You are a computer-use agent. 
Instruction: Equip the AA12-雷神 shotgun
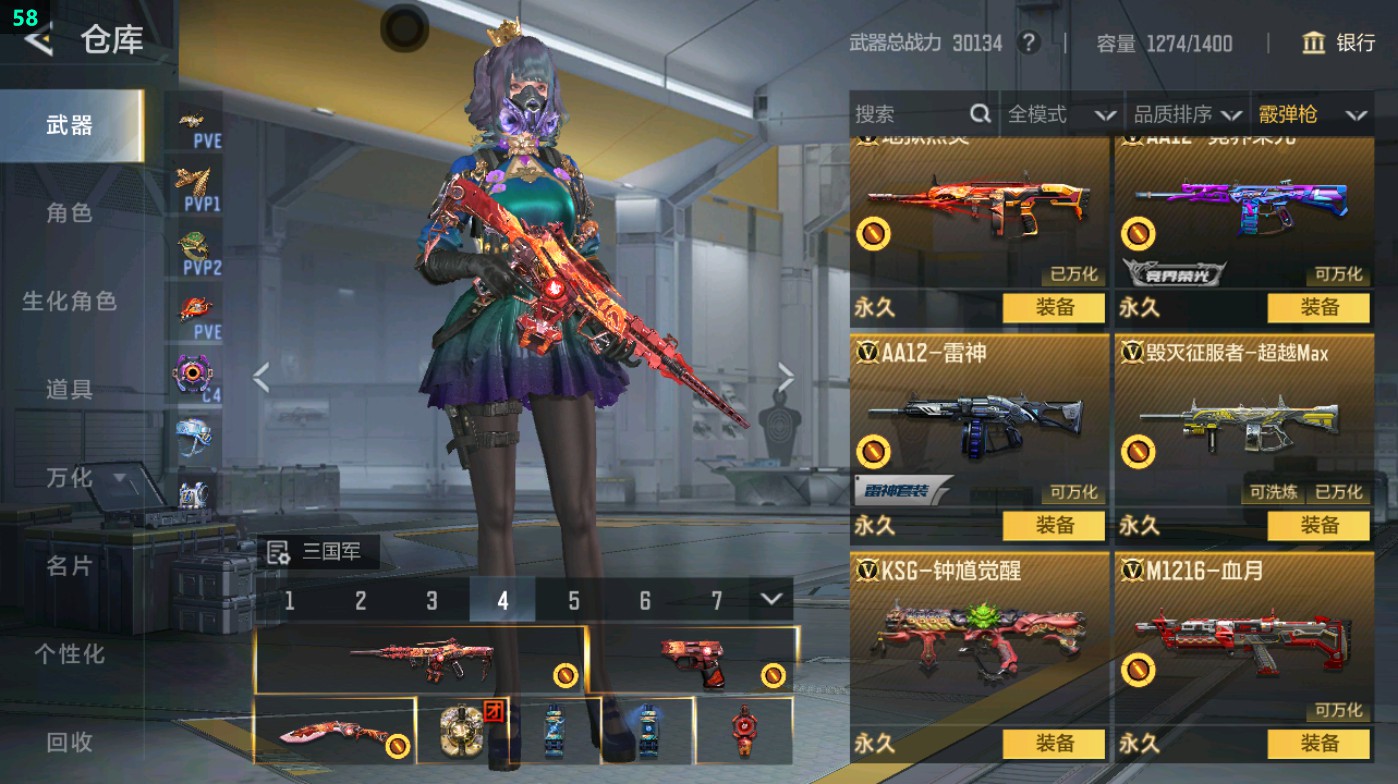1053,525
